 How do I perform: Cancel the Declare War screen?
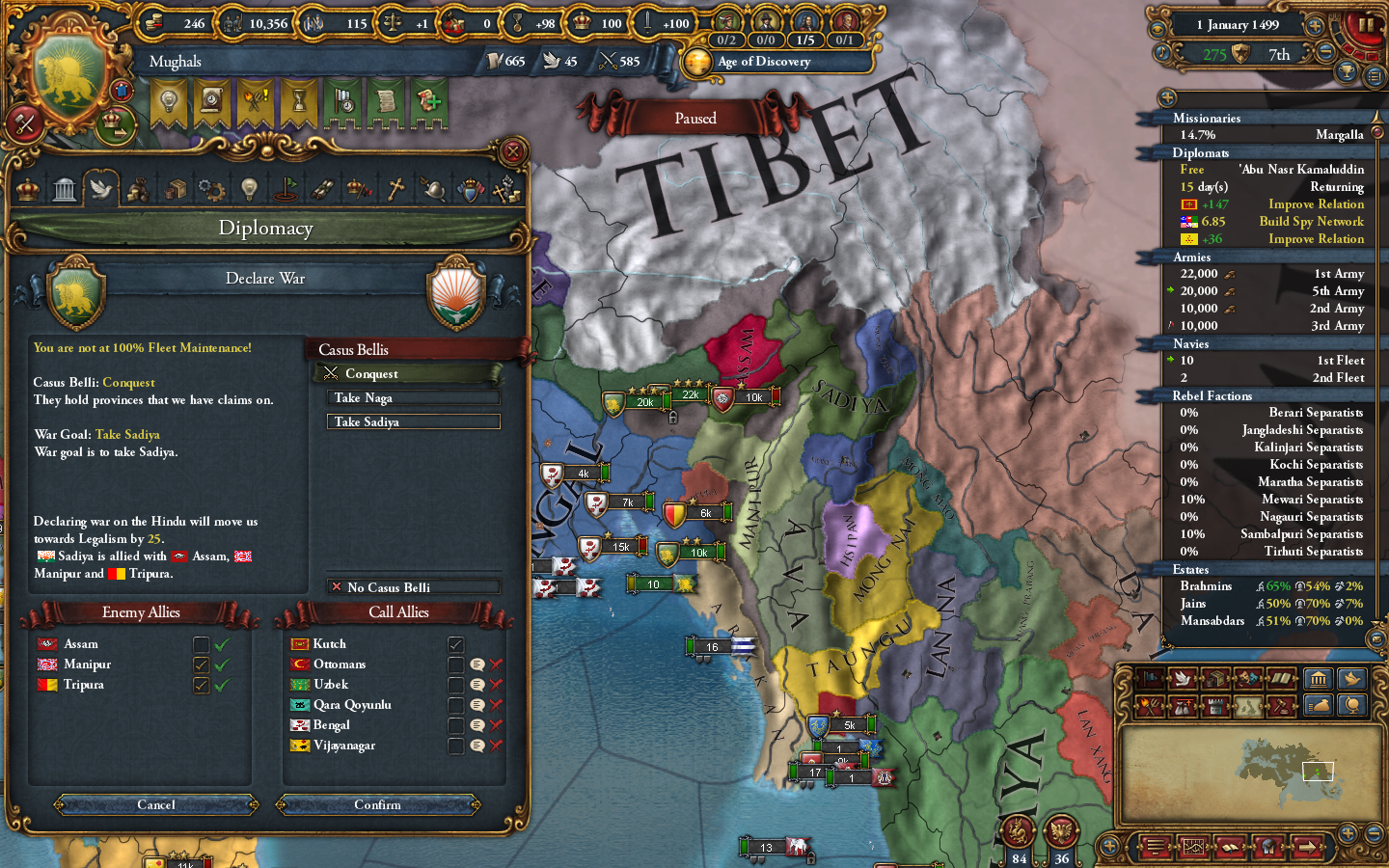pyautogui.click(x=154, y=804)
